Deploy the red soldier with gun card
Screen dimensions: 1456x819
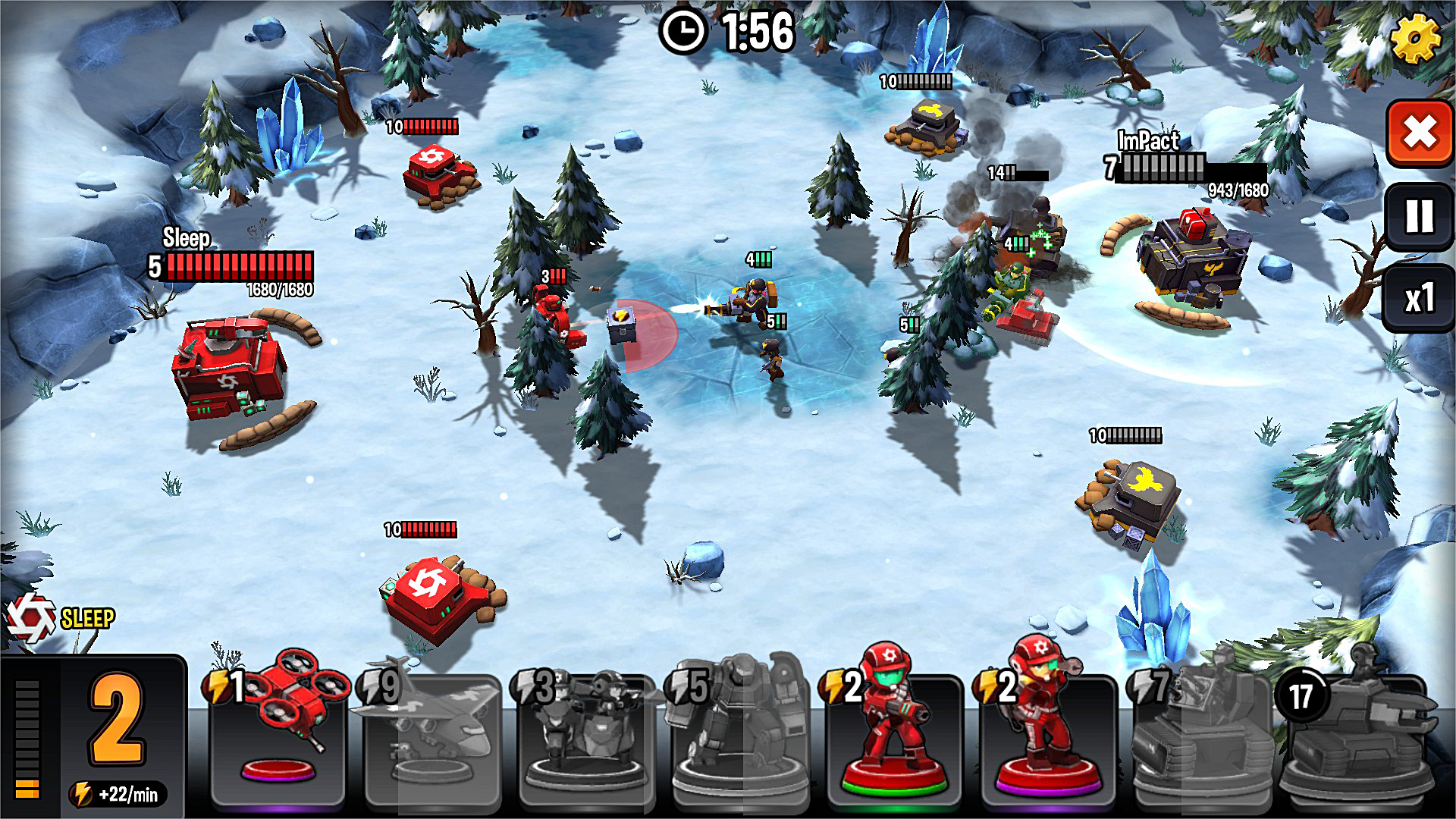point(893,732)
